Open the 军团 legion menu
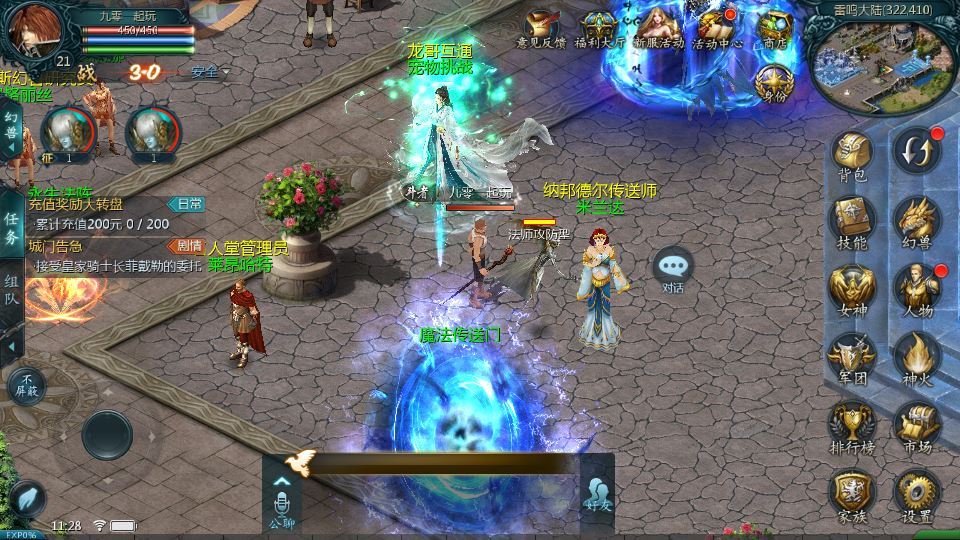 [x=853, y=355]
